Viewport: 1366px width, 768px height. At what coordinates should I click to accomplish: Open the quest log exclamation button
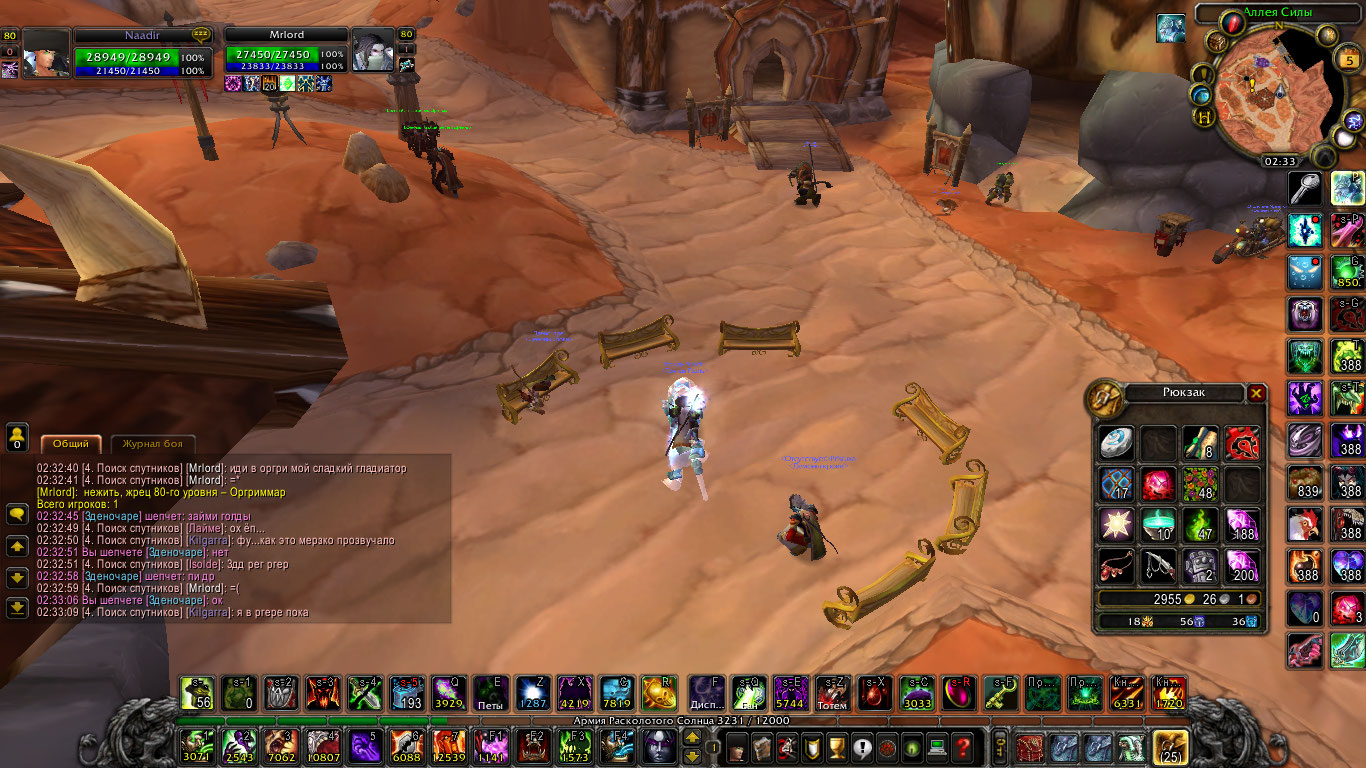[x=862, y=746]
